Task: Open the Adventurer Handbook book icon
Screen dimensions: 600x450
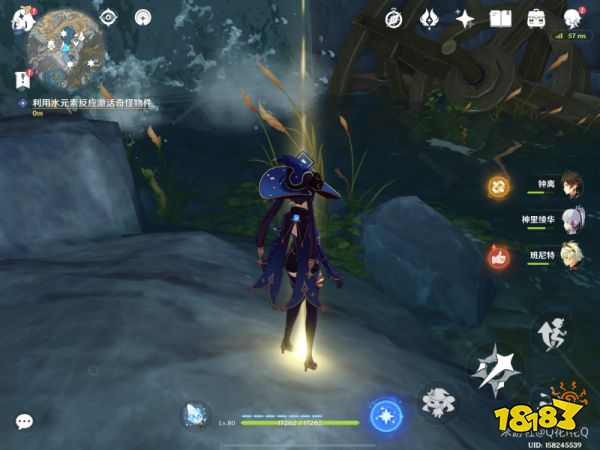Action: point(500,19)
